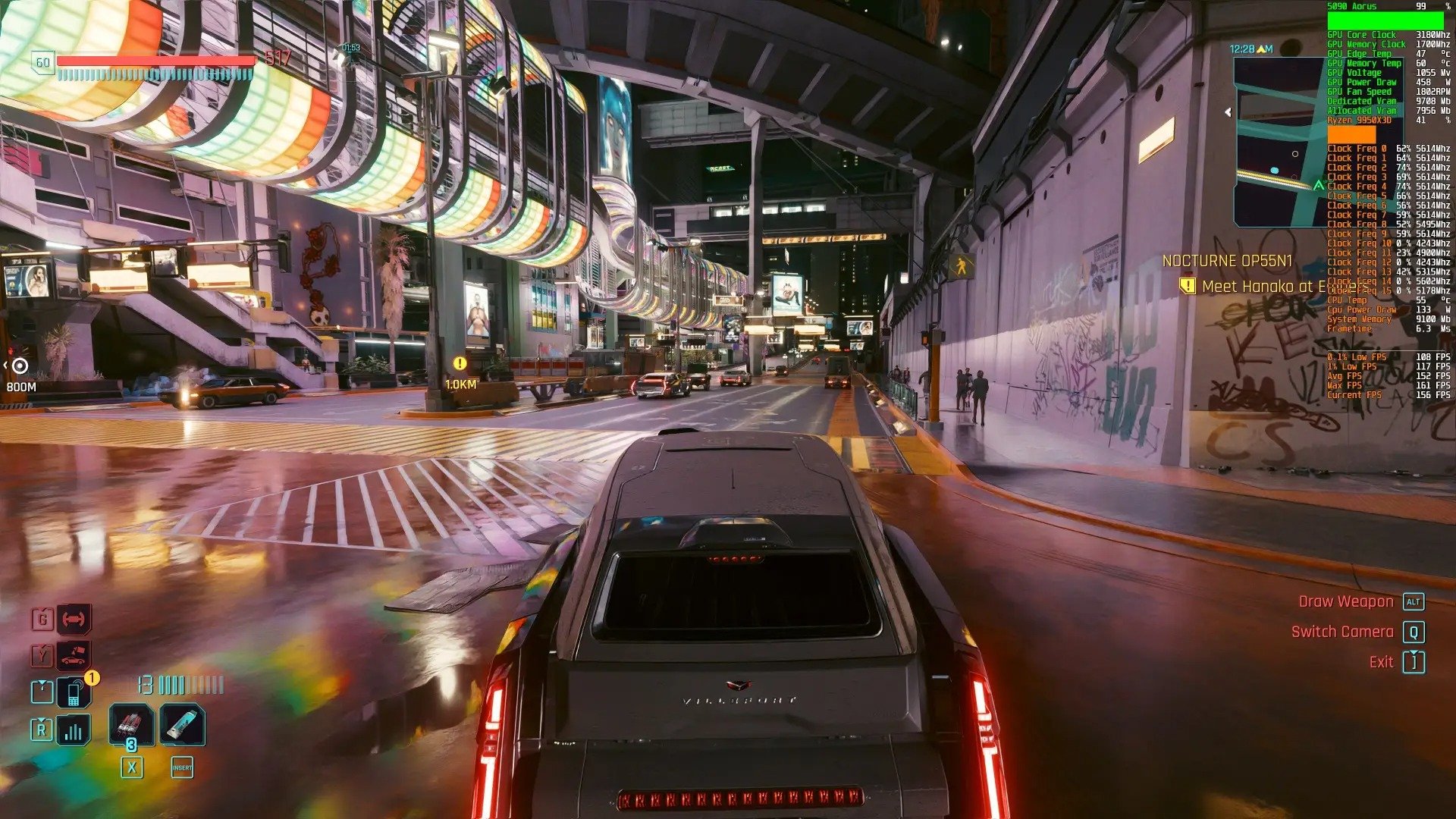
Task: Click the yellow 1.0KM quest waypoint marker
Action: [x=460, y=364]
